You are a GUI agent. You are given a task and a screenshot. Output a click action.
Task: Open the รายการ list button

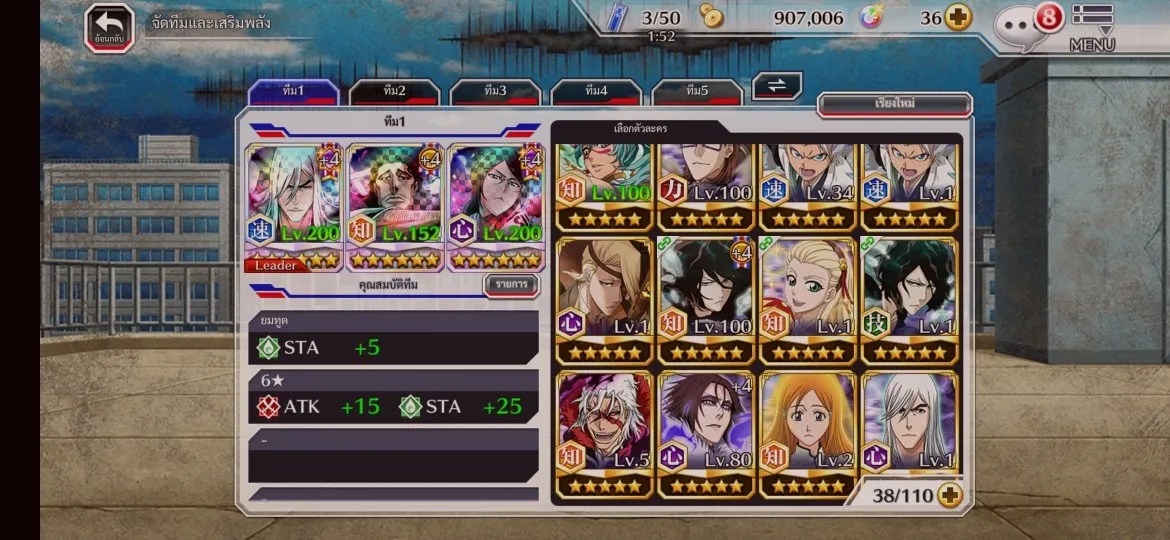point(511,285)
